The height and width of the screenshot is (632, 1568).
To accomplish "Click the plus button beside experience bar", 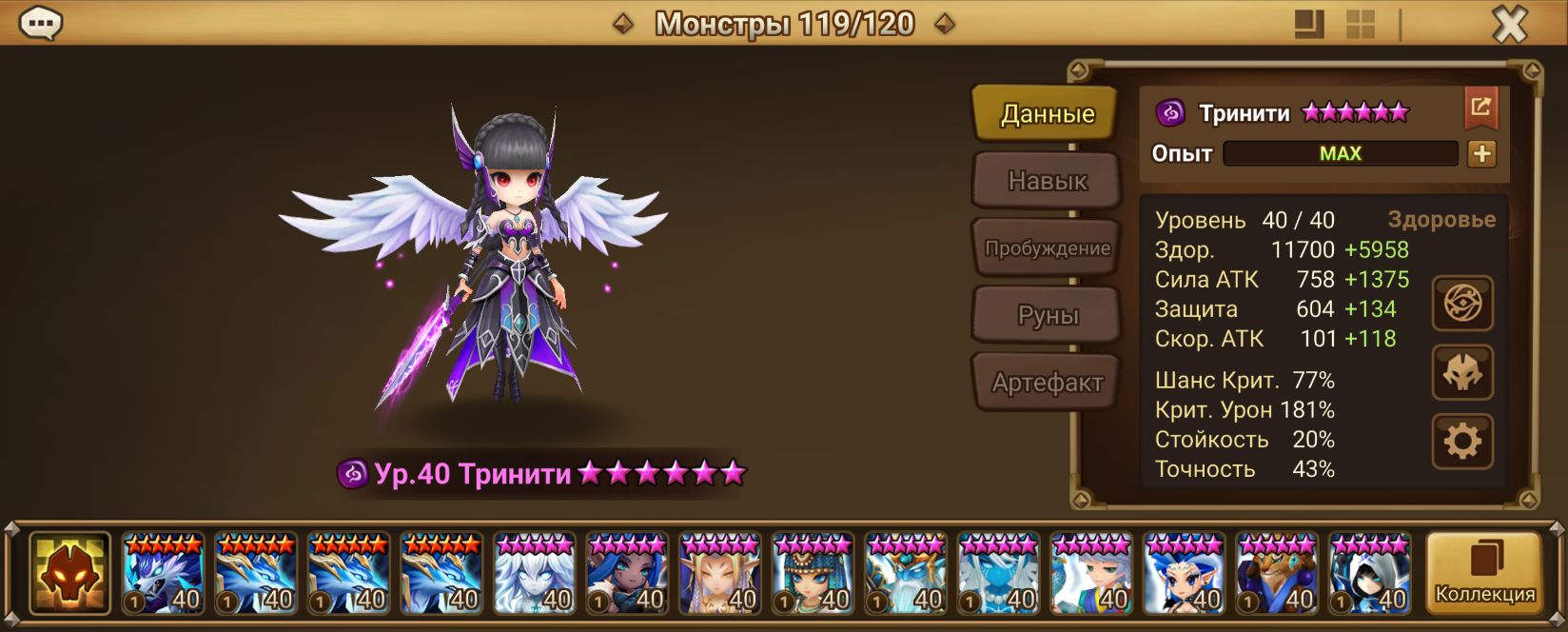I will pyautogui.click(x=1481, y=154).
